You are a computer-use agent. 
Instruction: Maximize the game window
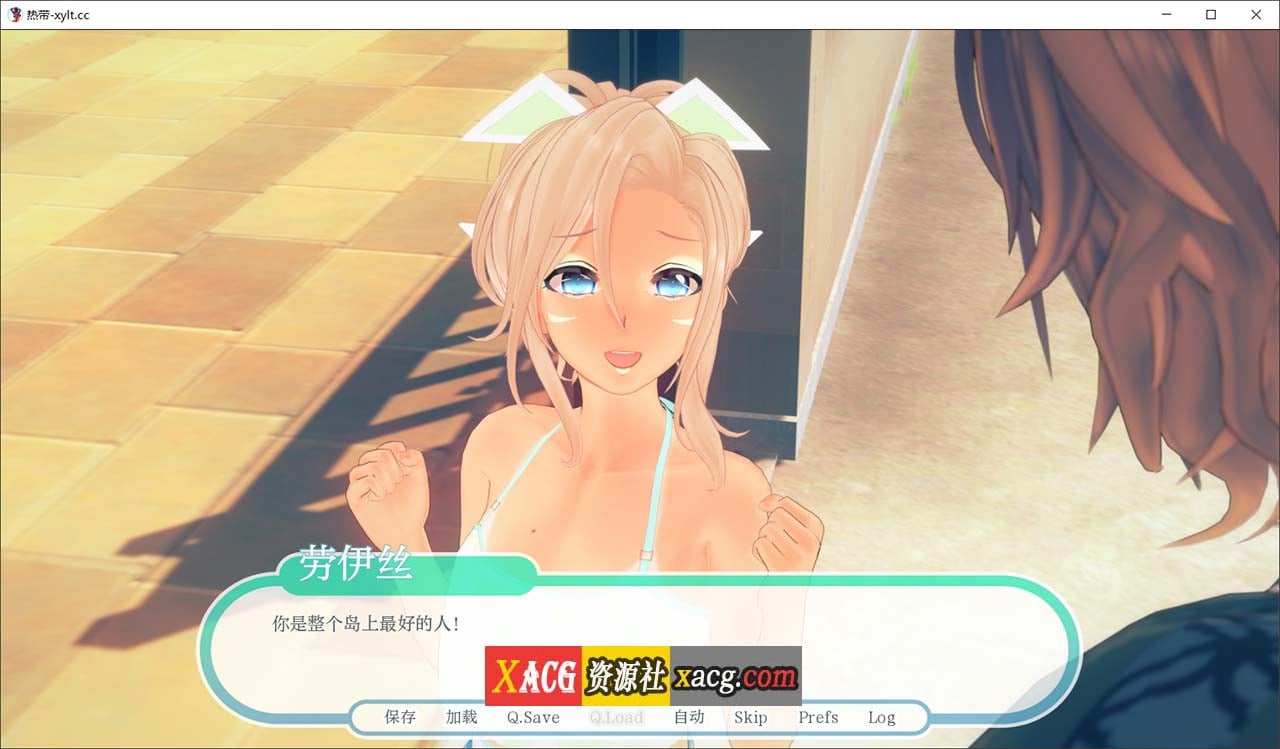(1210, 15)
